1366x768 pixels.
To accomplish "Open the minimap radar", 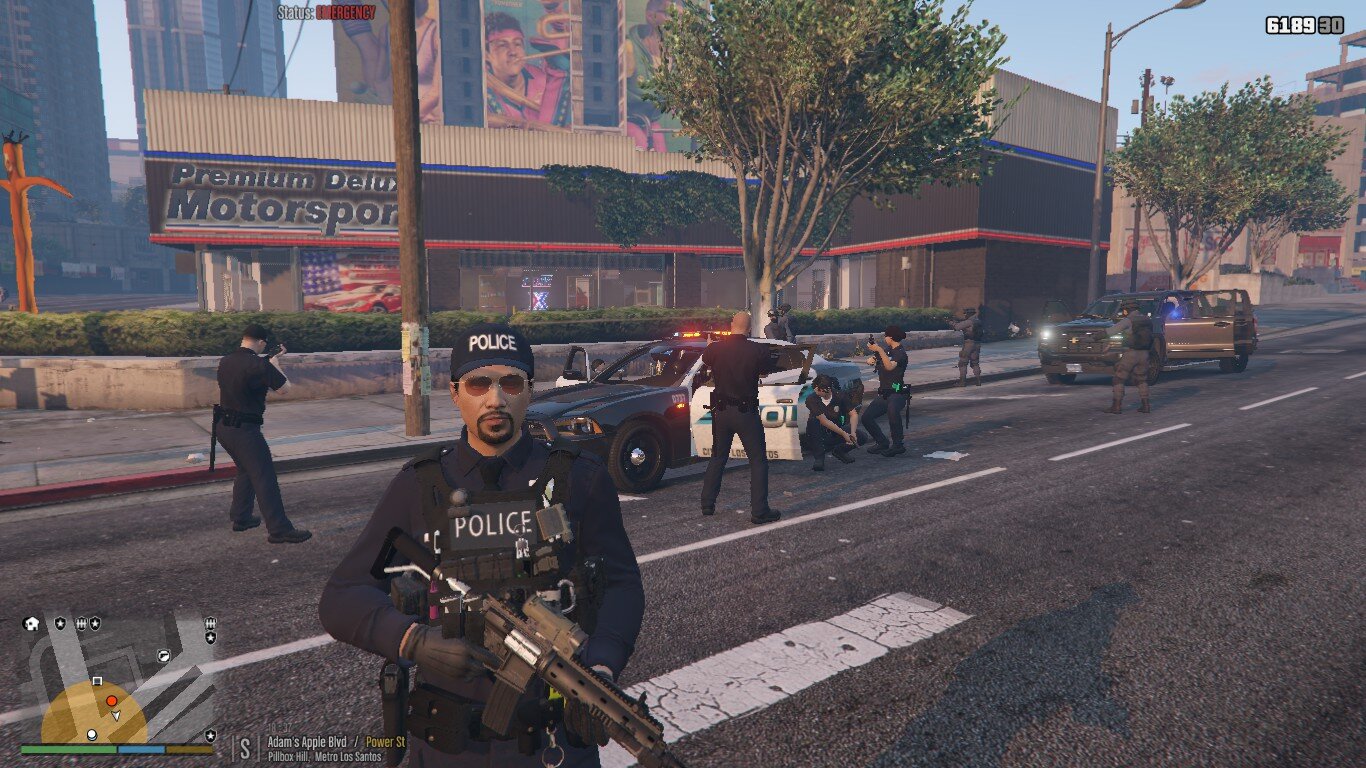I will pos(118,680).
